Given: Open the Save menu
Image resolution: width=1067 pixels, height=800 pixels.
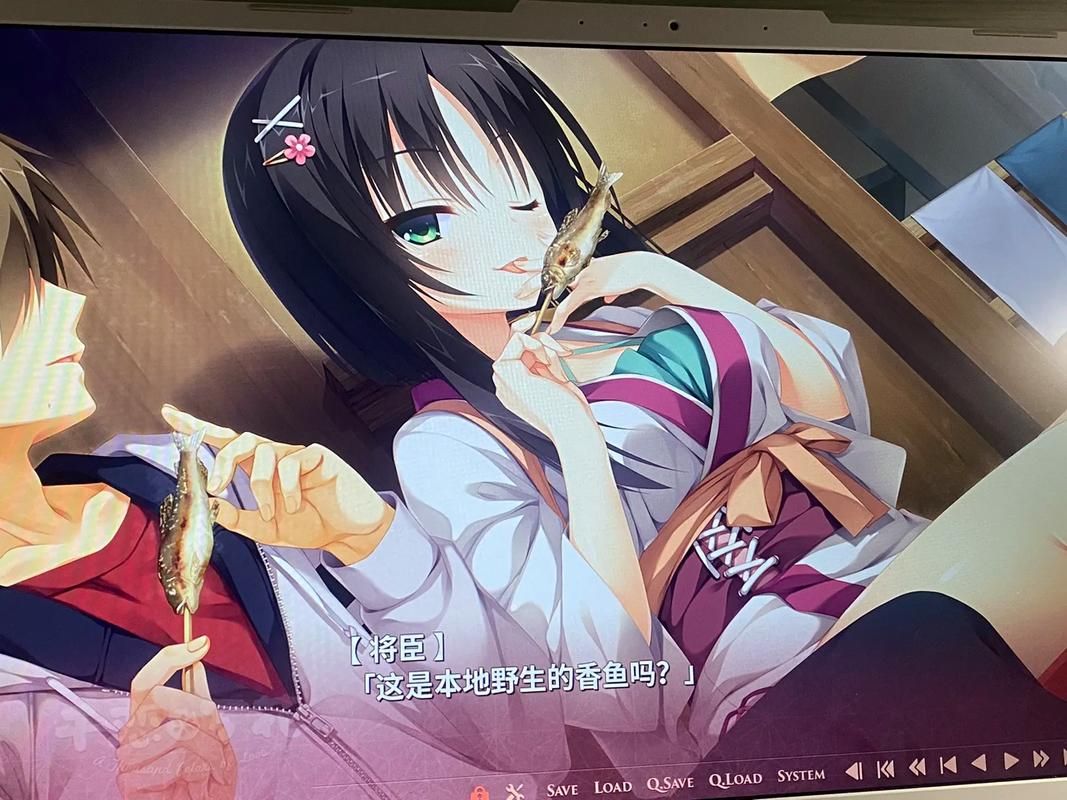Looking at the screenshot, I should (x=561, y=788).
